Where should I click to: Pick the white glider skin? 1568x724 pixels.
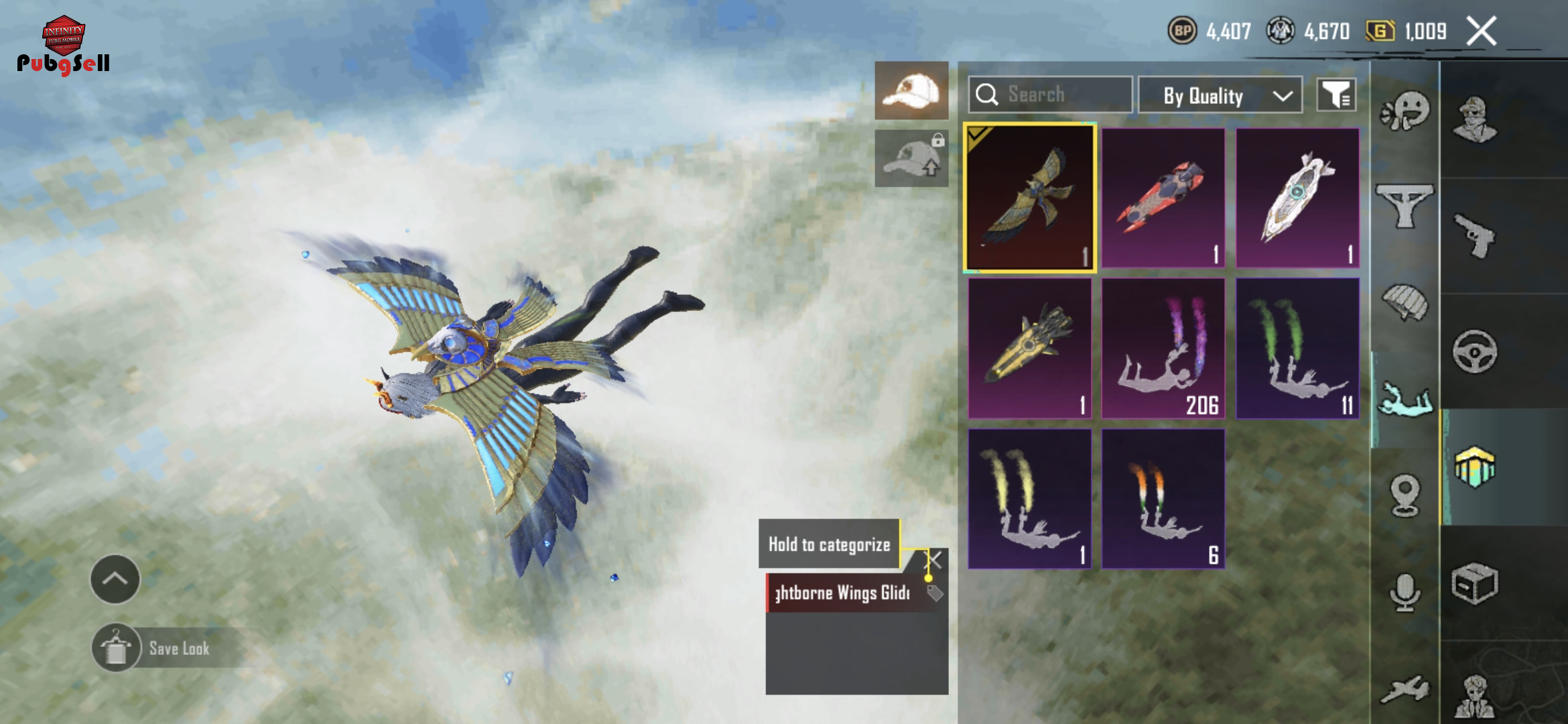(1297, 198)
